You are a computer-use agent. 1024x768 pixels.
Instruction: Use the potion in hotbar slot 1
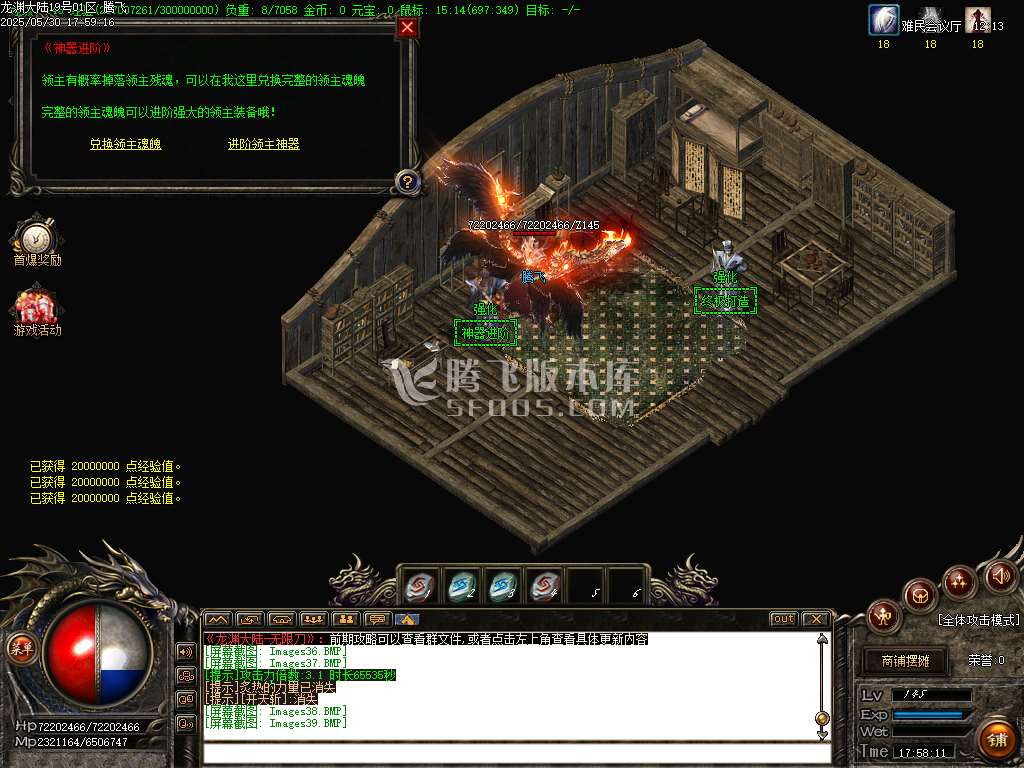[x=421, y=584]
